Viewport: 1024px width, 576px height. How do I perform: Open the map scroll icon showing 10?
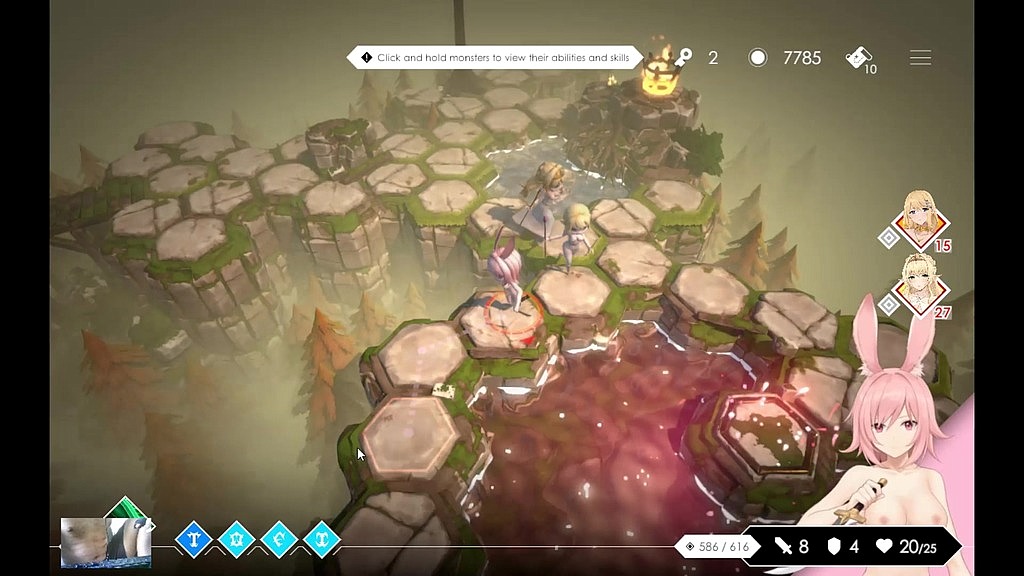(858, 58)
